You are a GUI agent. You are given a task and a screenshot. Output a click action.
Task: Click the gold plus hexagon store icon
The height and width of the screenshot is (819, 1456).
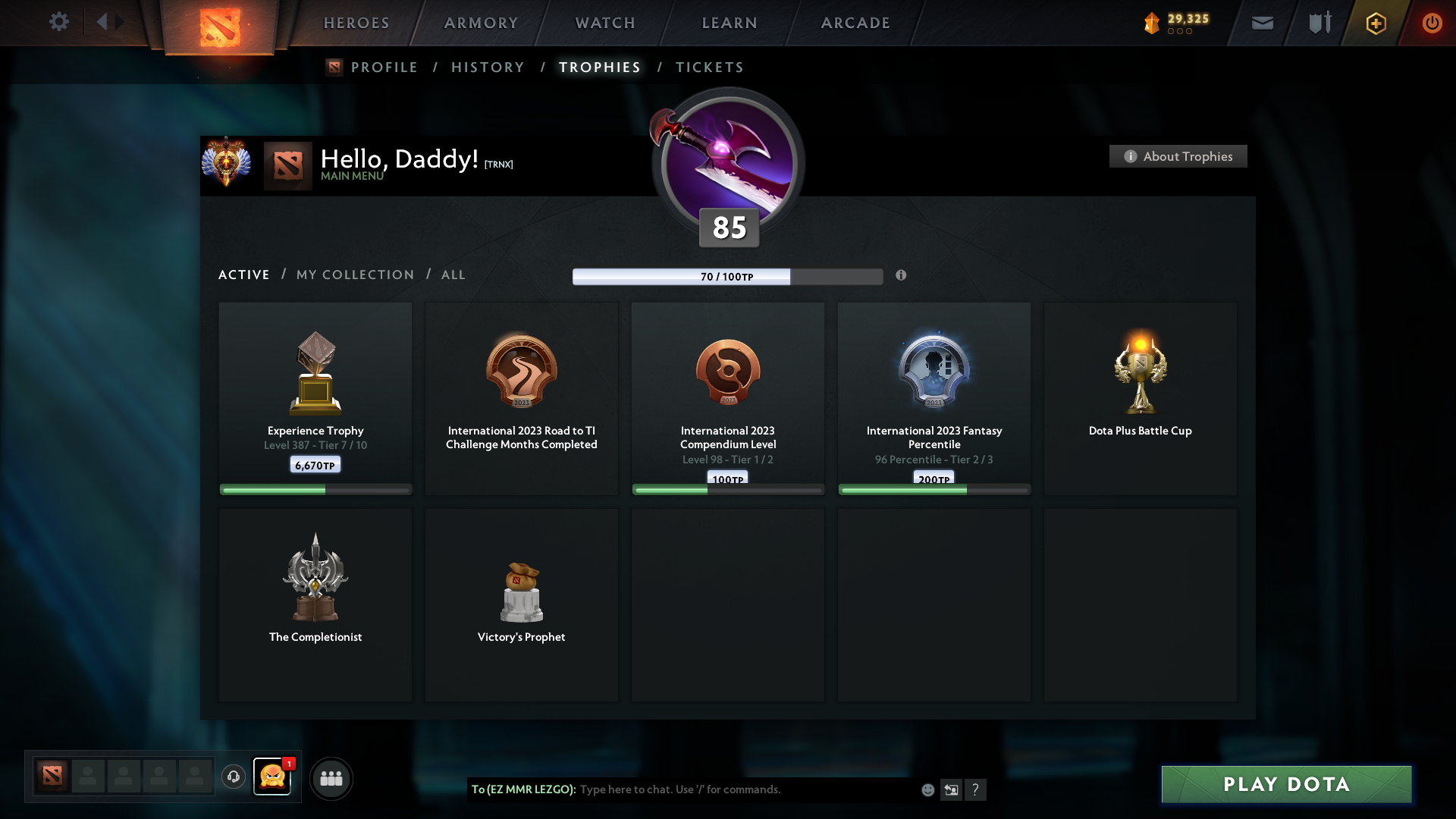click(x=1376, y=23)
